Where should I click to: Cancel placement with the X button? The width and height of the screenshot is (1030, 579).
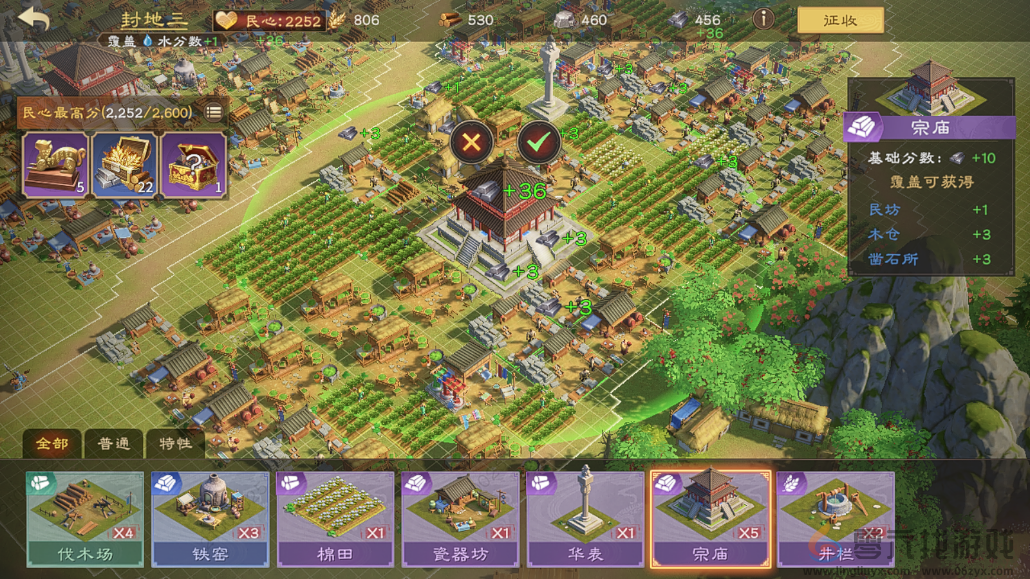(x=471, y=143)
